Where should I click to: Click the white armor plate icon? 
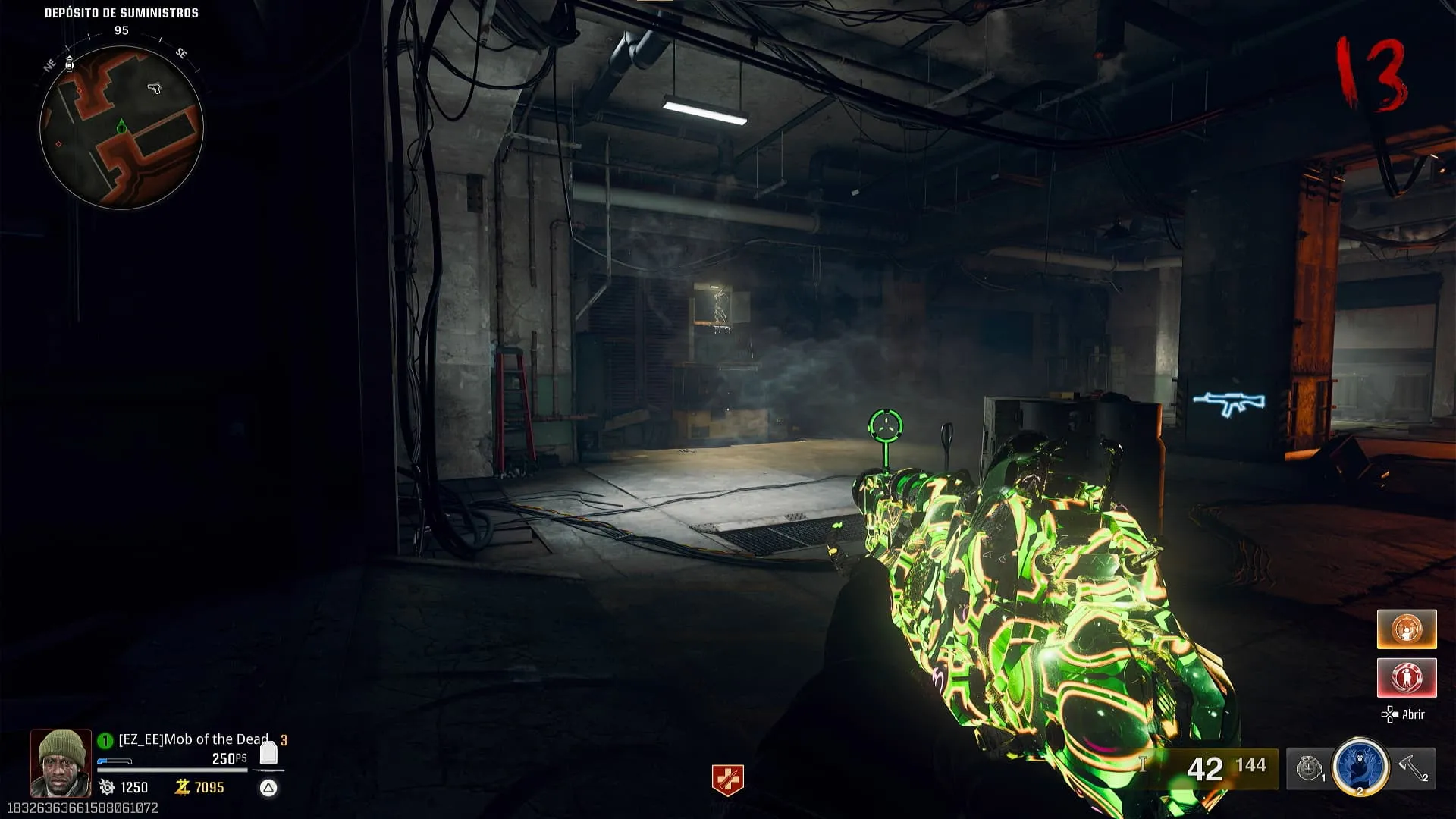[x=268, y=753]
